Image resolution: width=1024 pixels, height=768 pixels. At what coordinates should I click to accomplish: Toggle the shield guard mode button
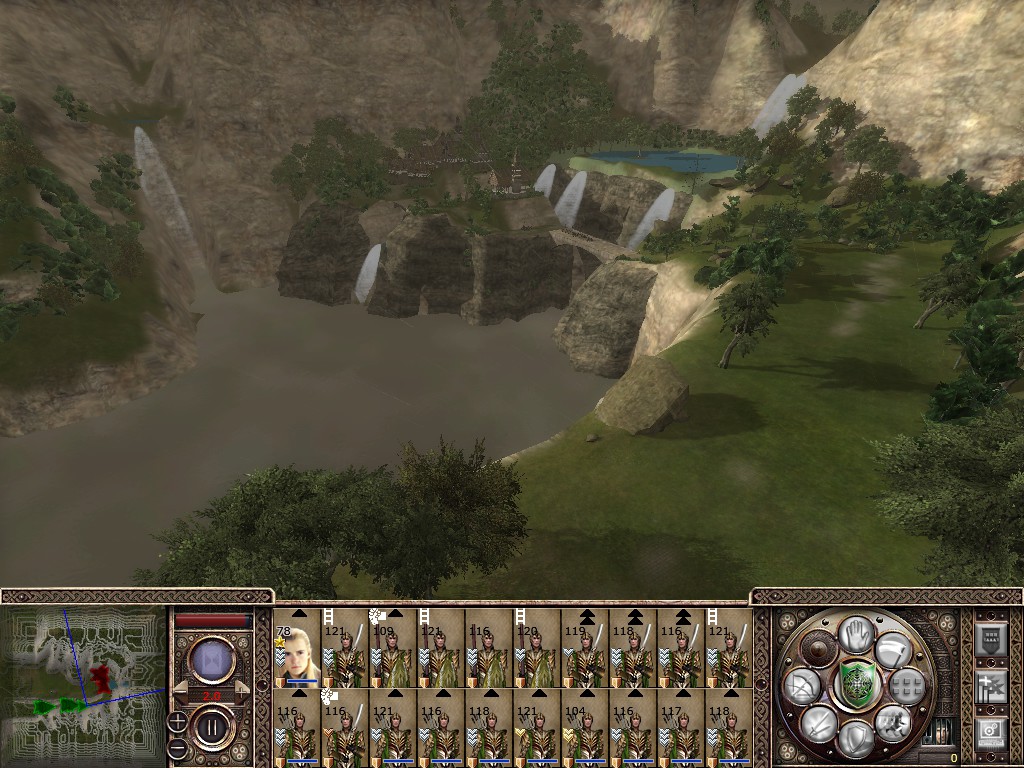point(856,738)
